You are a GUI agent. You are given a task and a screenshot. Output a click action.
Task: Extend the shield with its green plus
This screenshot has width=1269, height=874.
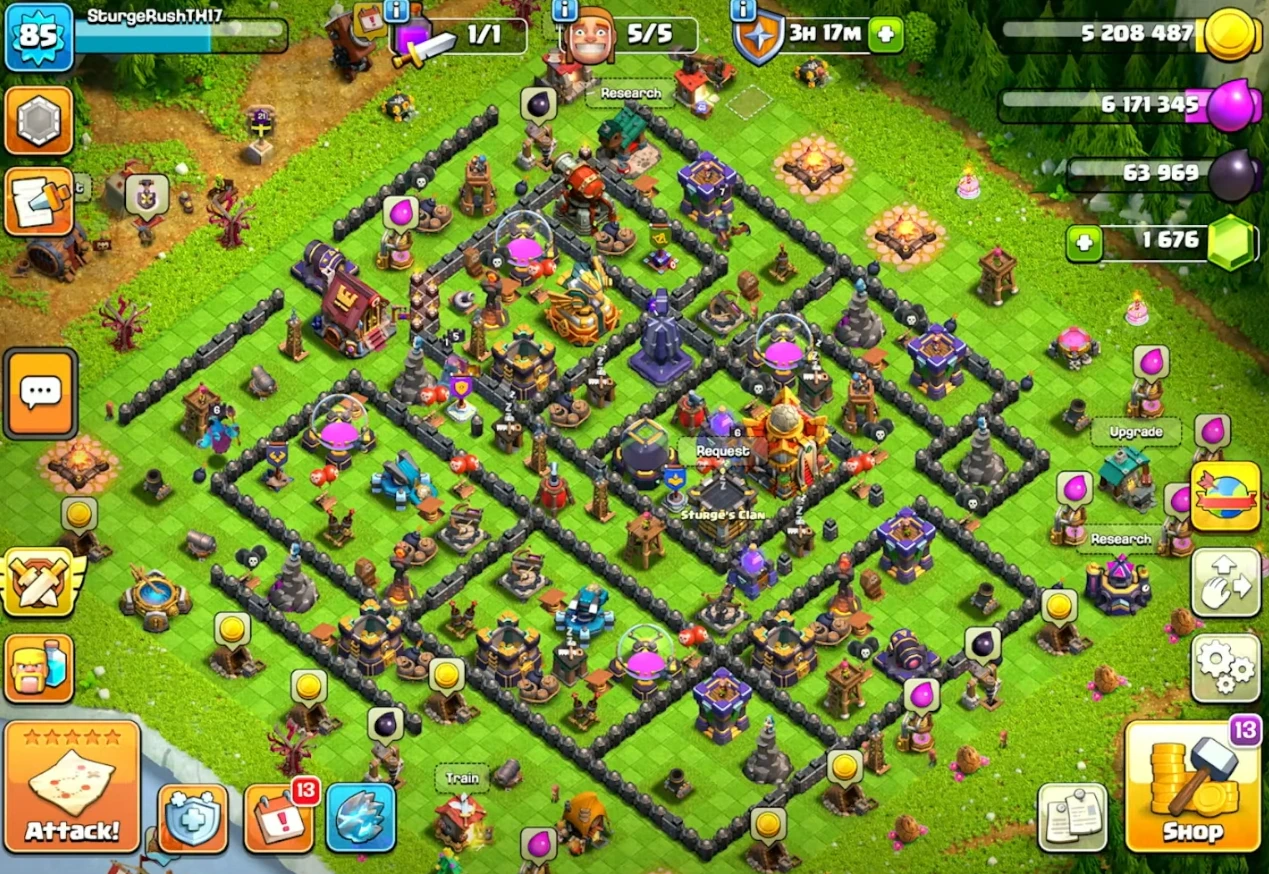885,36
